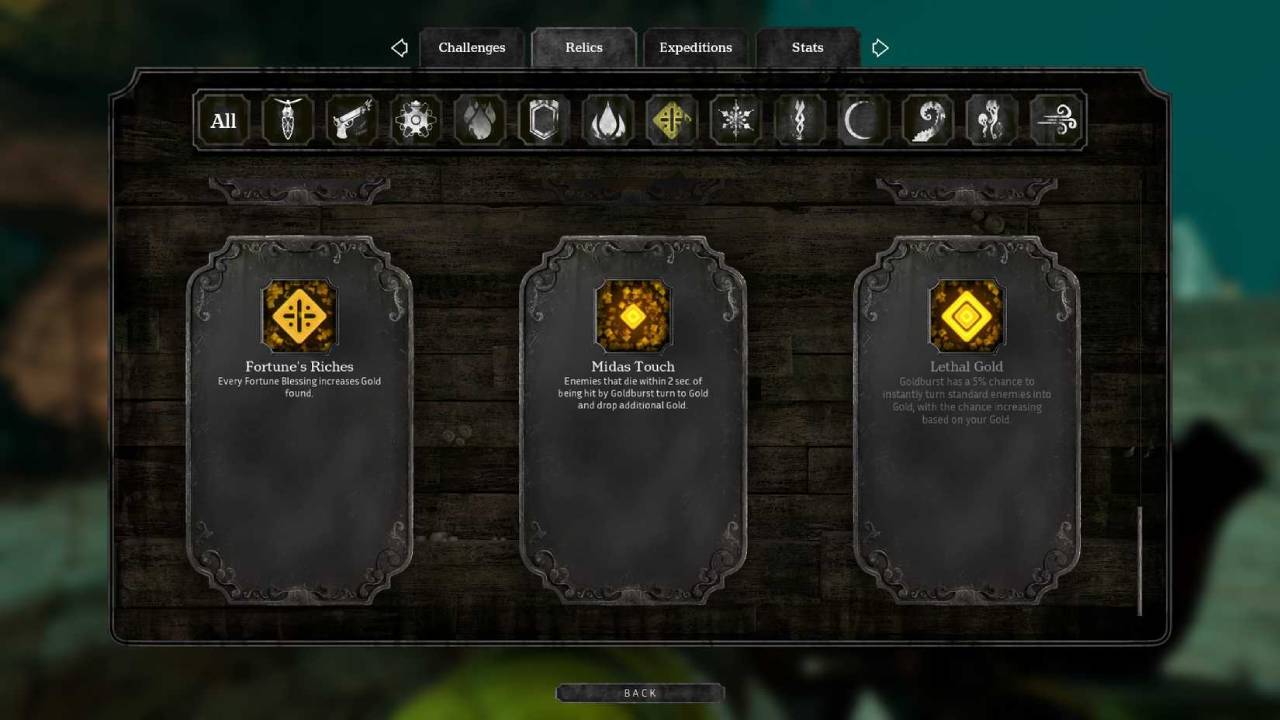Select the wind gust filter icon
Screen dimensions: 1280x720
coord(1055,120)
